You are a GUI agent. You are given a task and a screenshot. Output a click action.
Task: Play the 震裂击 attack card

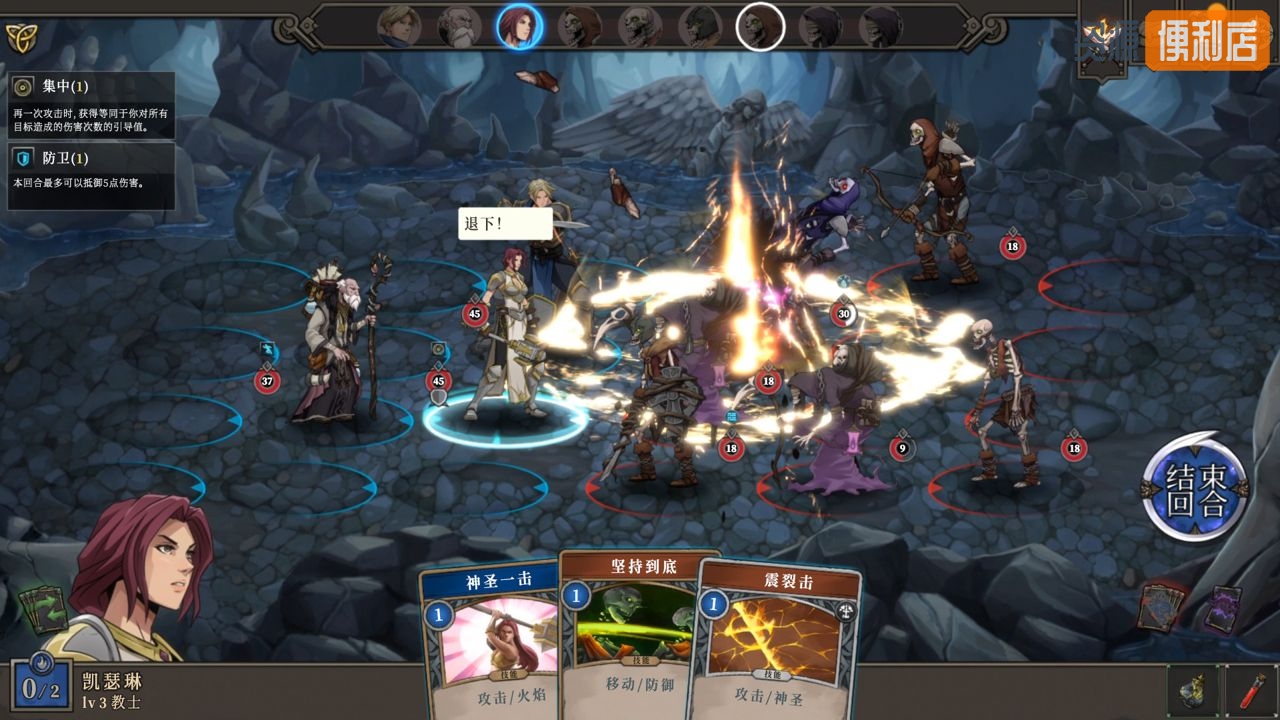tap(775, 640)
